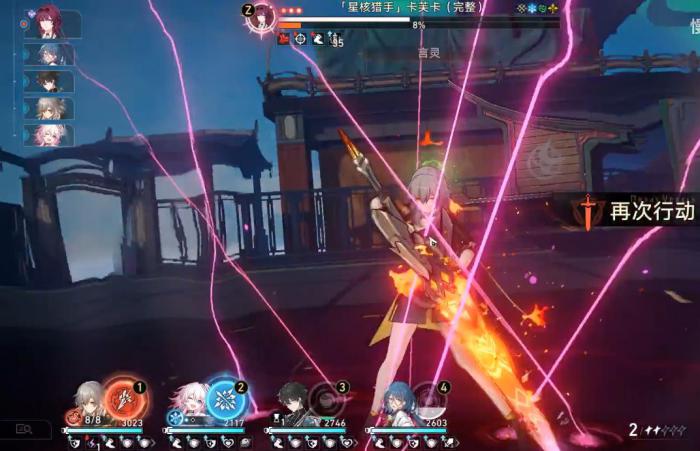Select the grey-haired character in the turn order
The width and height of the screenshot is (700, 451).
coord(52,108)
